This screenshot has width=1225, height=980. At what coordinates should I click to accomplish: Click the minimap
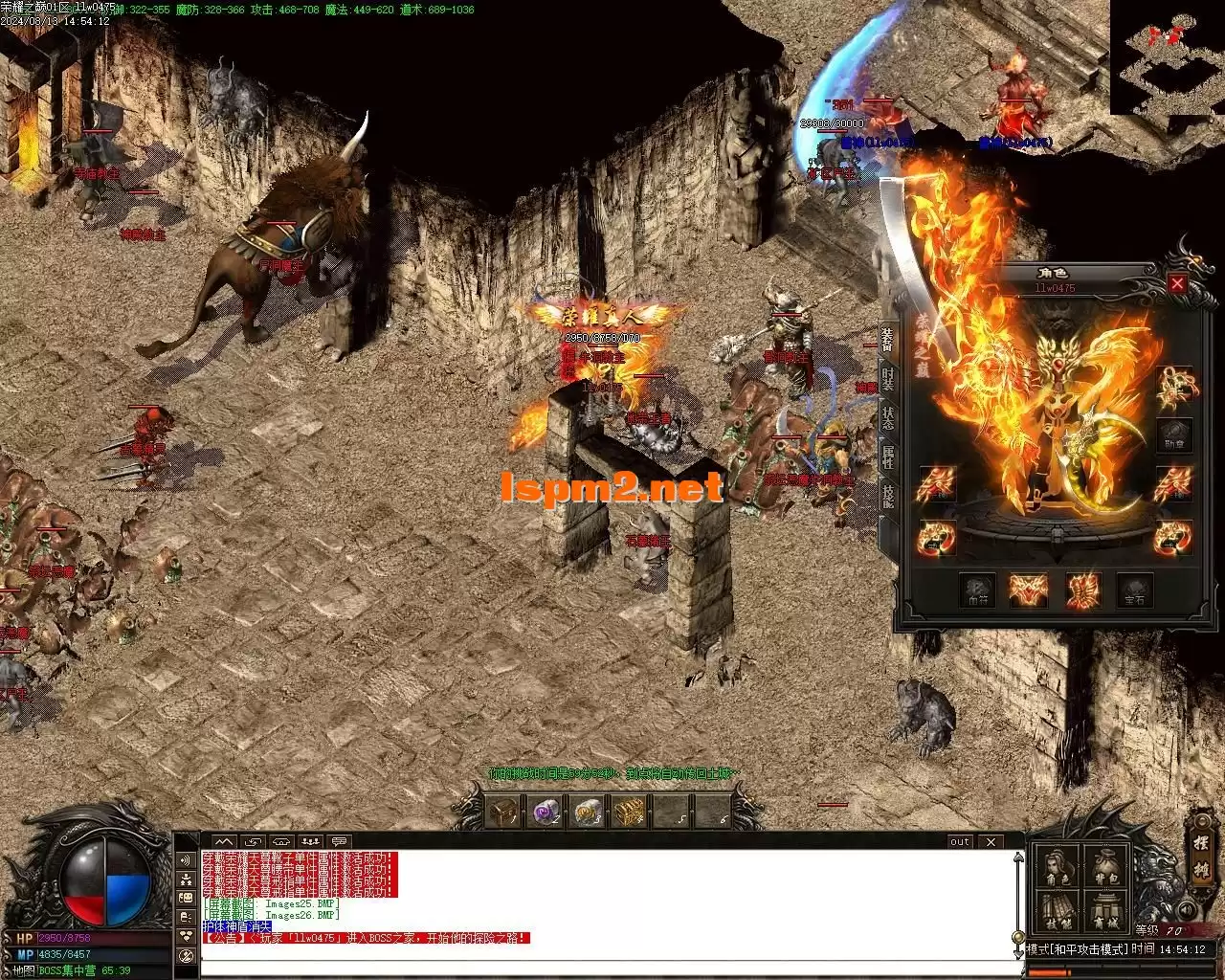[x=1167, y=57]
